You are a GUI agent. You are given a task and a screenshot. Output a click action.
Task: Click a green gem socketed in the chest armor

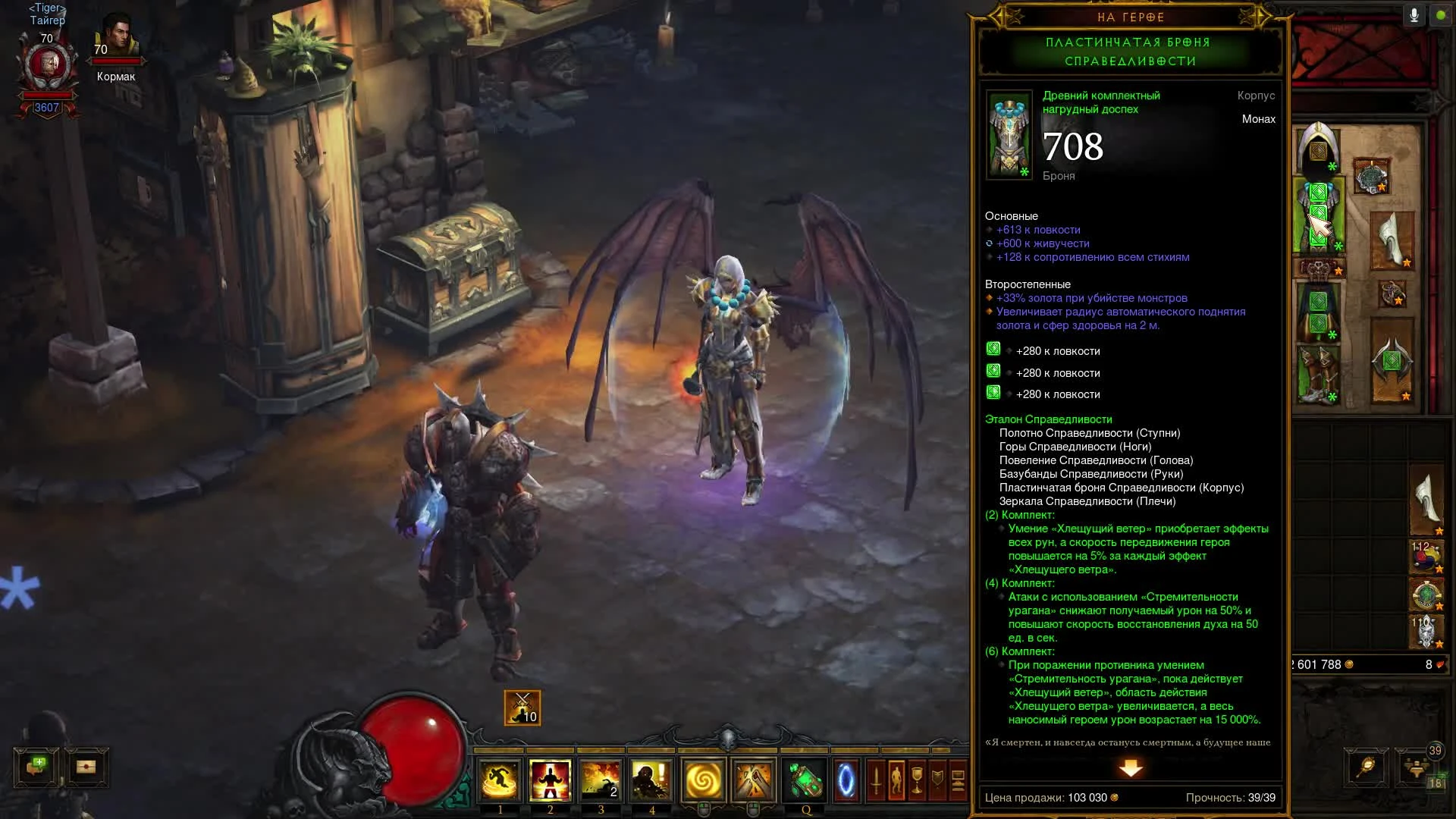pyautogui.click(x=1317, y=193)
